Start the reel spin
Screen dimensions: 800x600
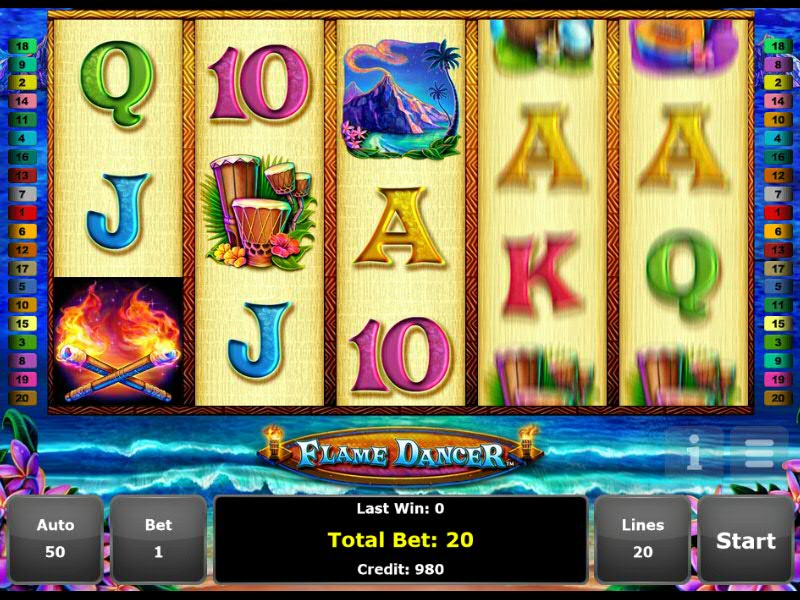pyautogui.click(x=745, y=540)
